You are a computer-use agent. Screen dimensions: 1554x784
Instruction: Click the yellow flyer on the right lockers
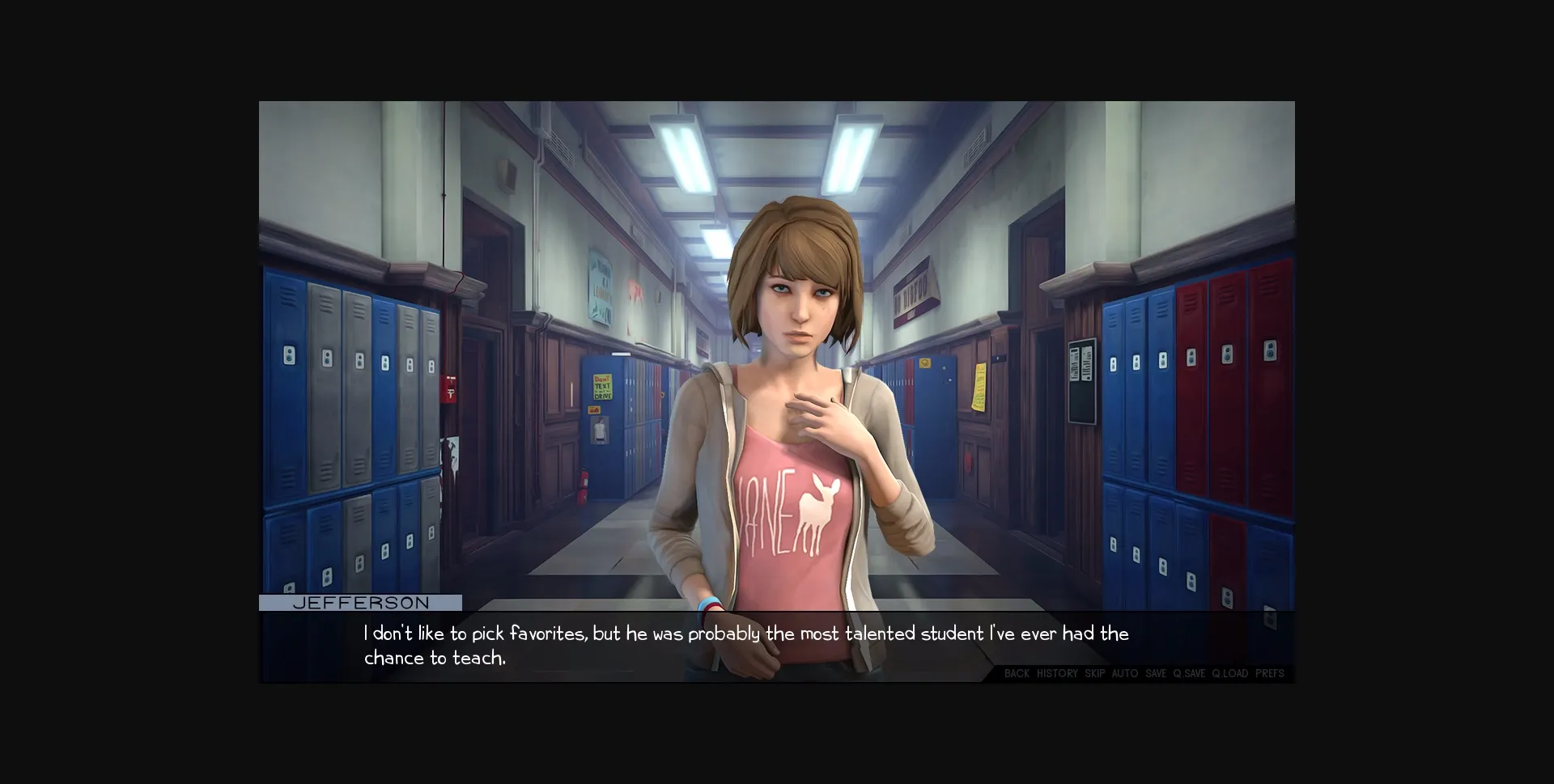979,388
